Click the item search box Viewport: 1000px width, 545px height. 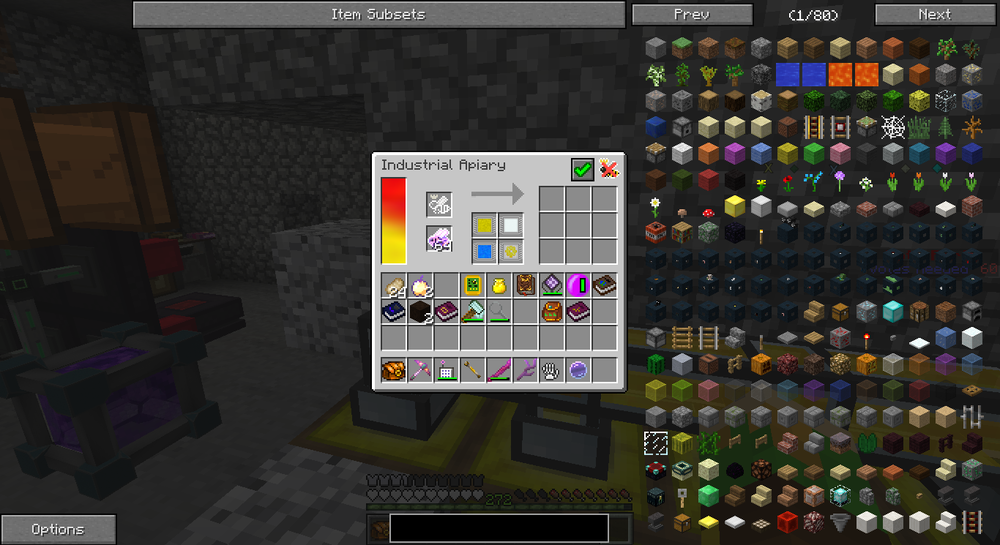pos(498,527)
